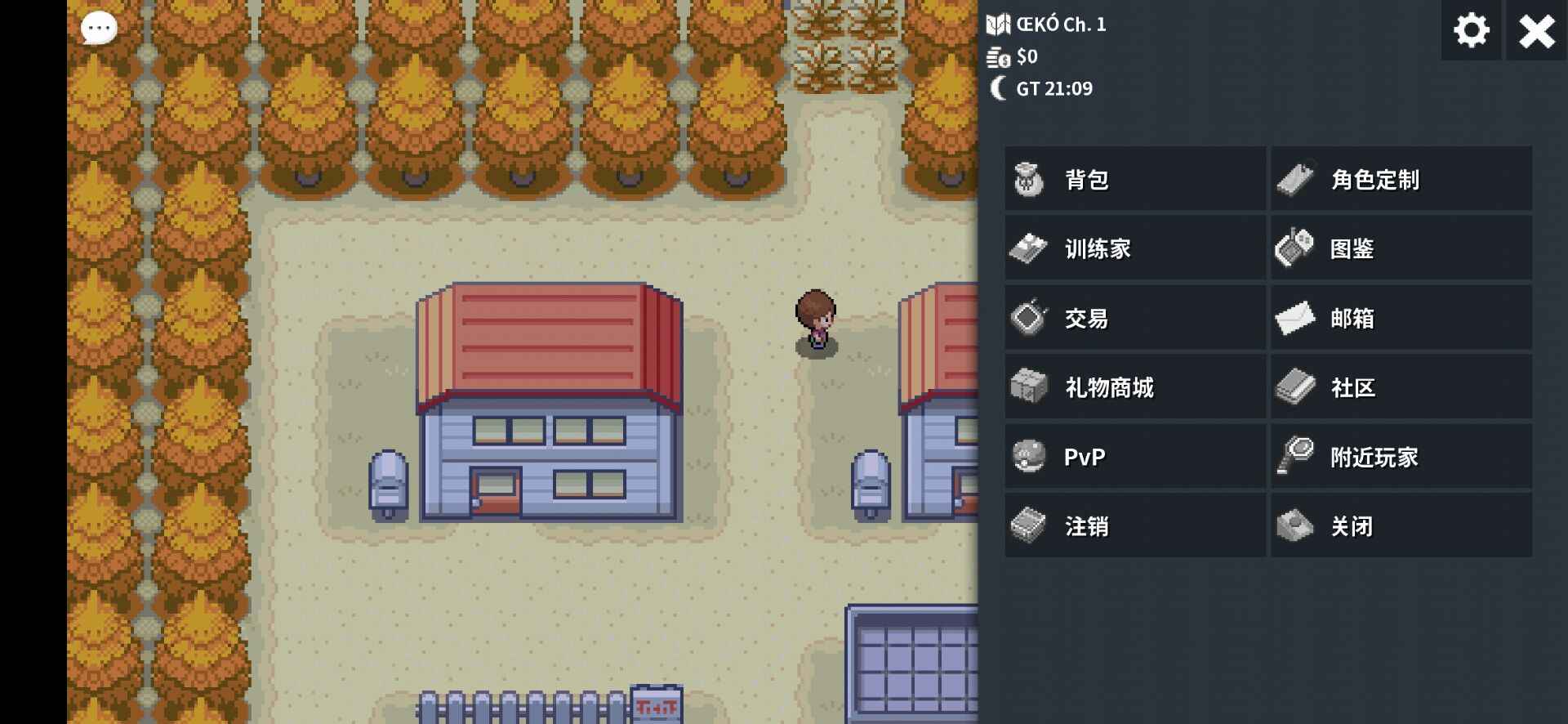Open the 邮箱 envelope icon
The width and height of the screenshot is (1568, 724).
pyautogui.click(x=1295, y=317)
